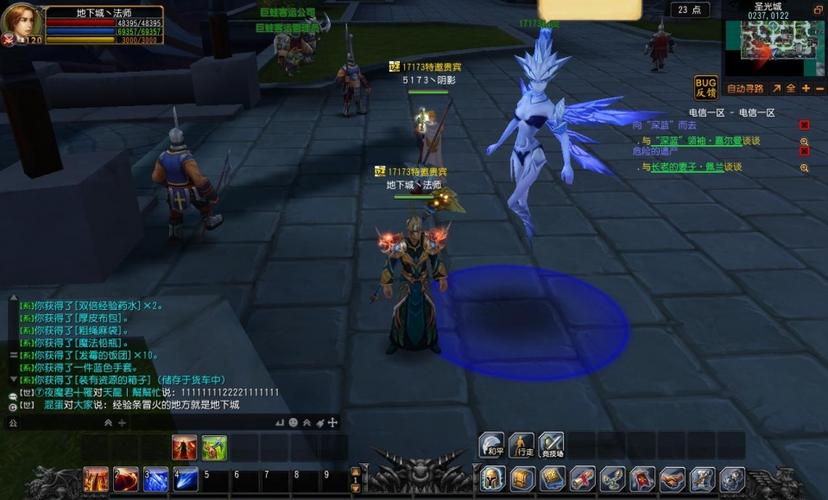Activate the green skill icon above hotbar
The image size is (828, 500).
click(x=214, y=447)
